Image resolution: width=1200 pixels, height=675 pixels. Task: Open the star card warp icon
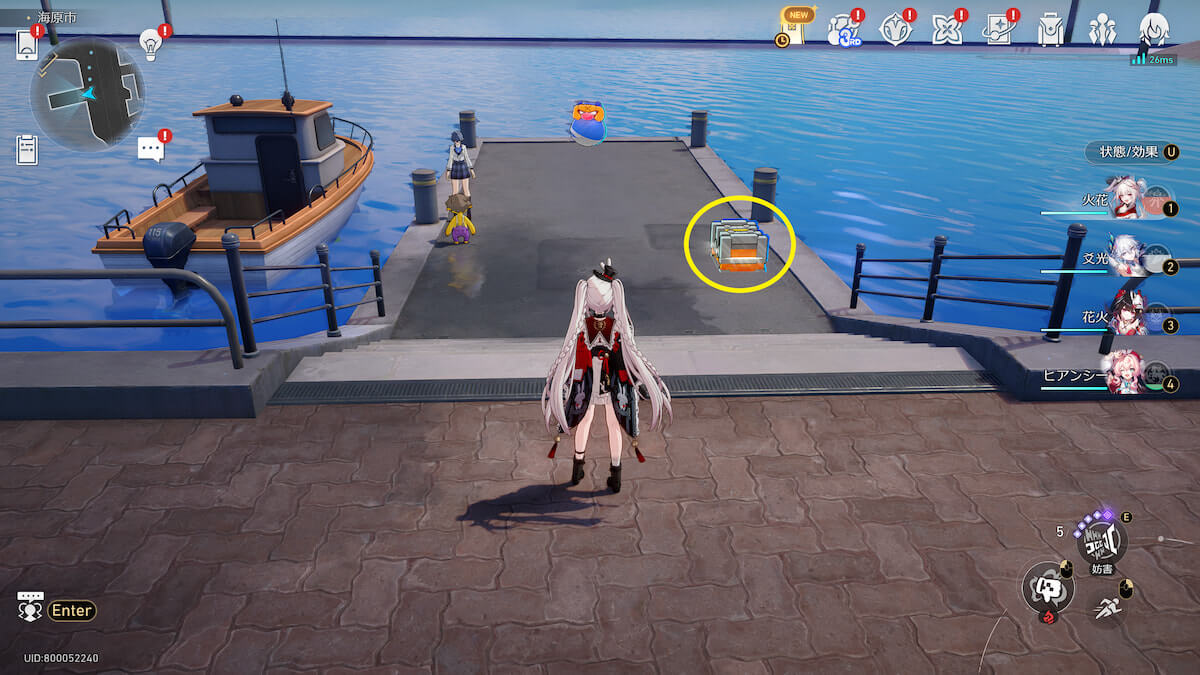click(998, 31)
